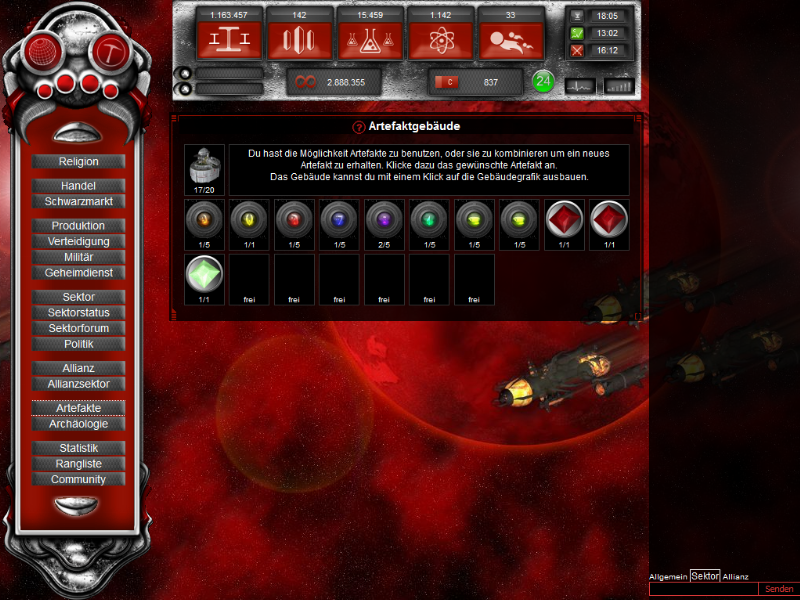Choose the Militär menu entry
Screen dimensions: 800x600
point(79,257)
